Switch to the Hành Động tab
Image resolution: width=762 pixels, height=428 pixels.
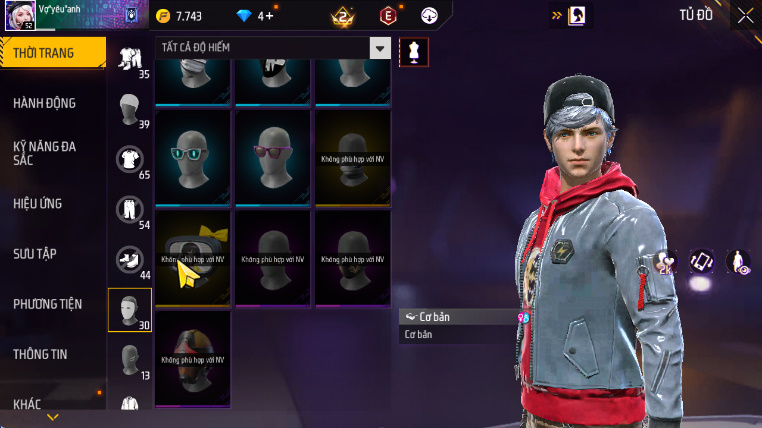click(x=45, y=103)
